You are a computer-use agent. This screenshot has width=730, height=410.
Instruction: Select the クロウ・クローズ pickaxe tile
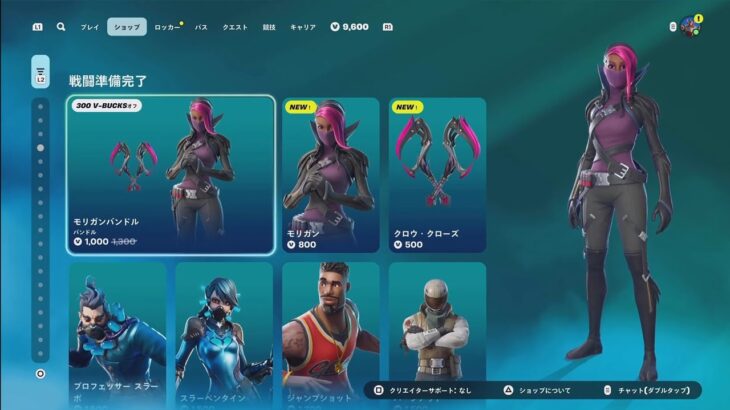pyautogui.click(x=437, y=175)
